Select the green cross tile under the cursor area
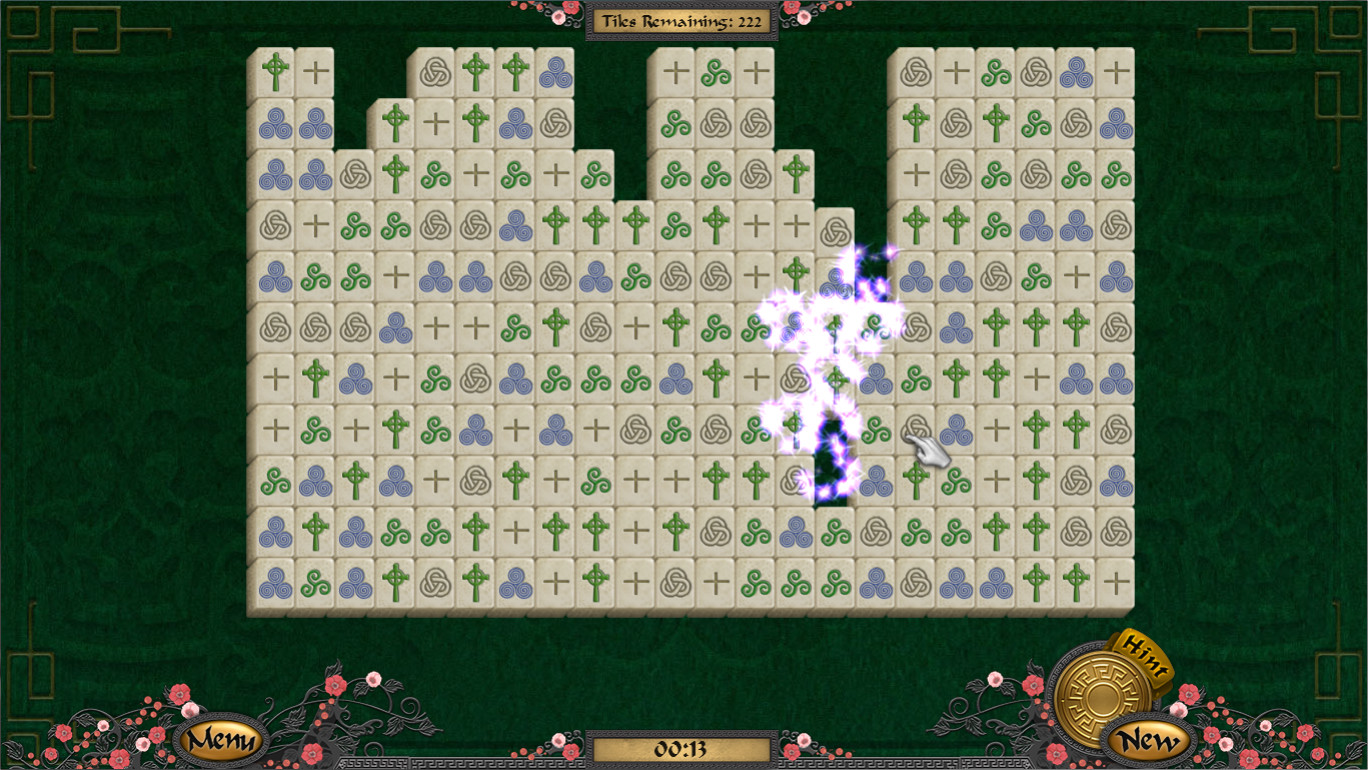1368x770 pixels. tap(916, 478)
